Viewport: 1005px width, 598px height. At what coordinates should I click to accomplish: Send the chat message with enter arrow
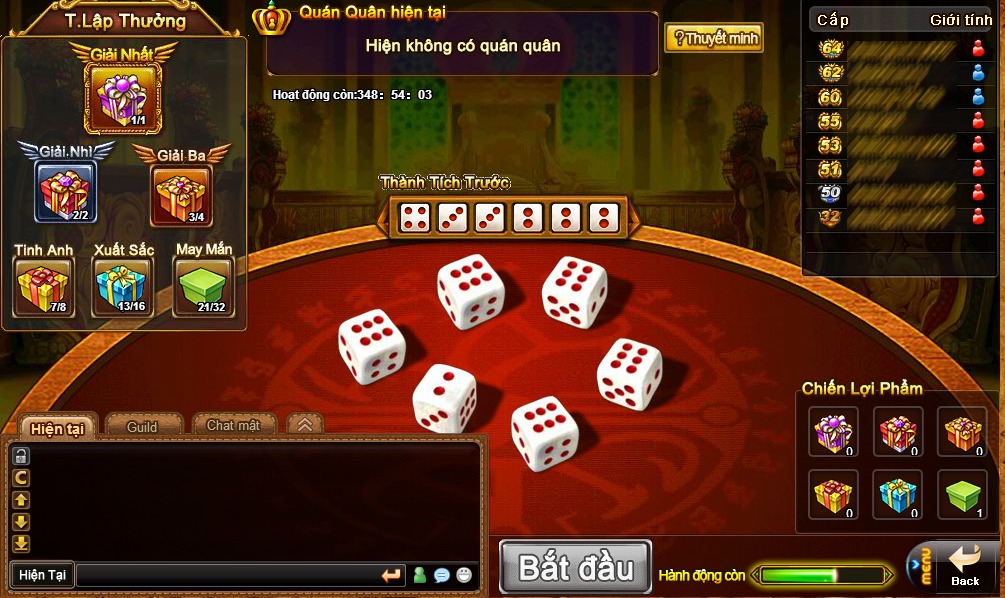click(x=391, y=575)
